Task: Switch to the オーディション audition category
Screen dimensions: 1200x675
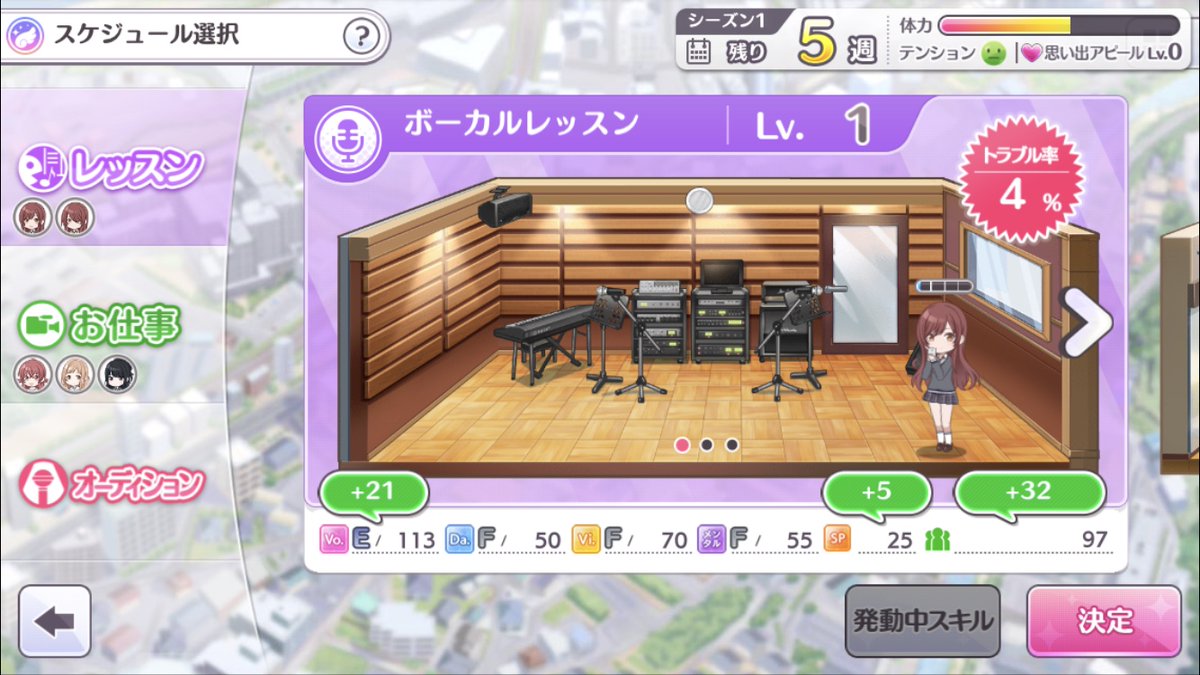Action: coord(112,484)
